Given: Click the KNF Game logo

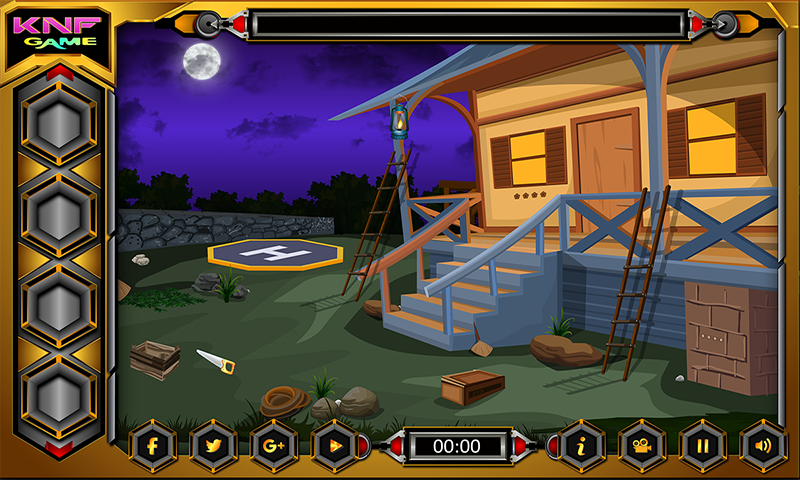Looking at the screenshot, I should tap(58, 32).
